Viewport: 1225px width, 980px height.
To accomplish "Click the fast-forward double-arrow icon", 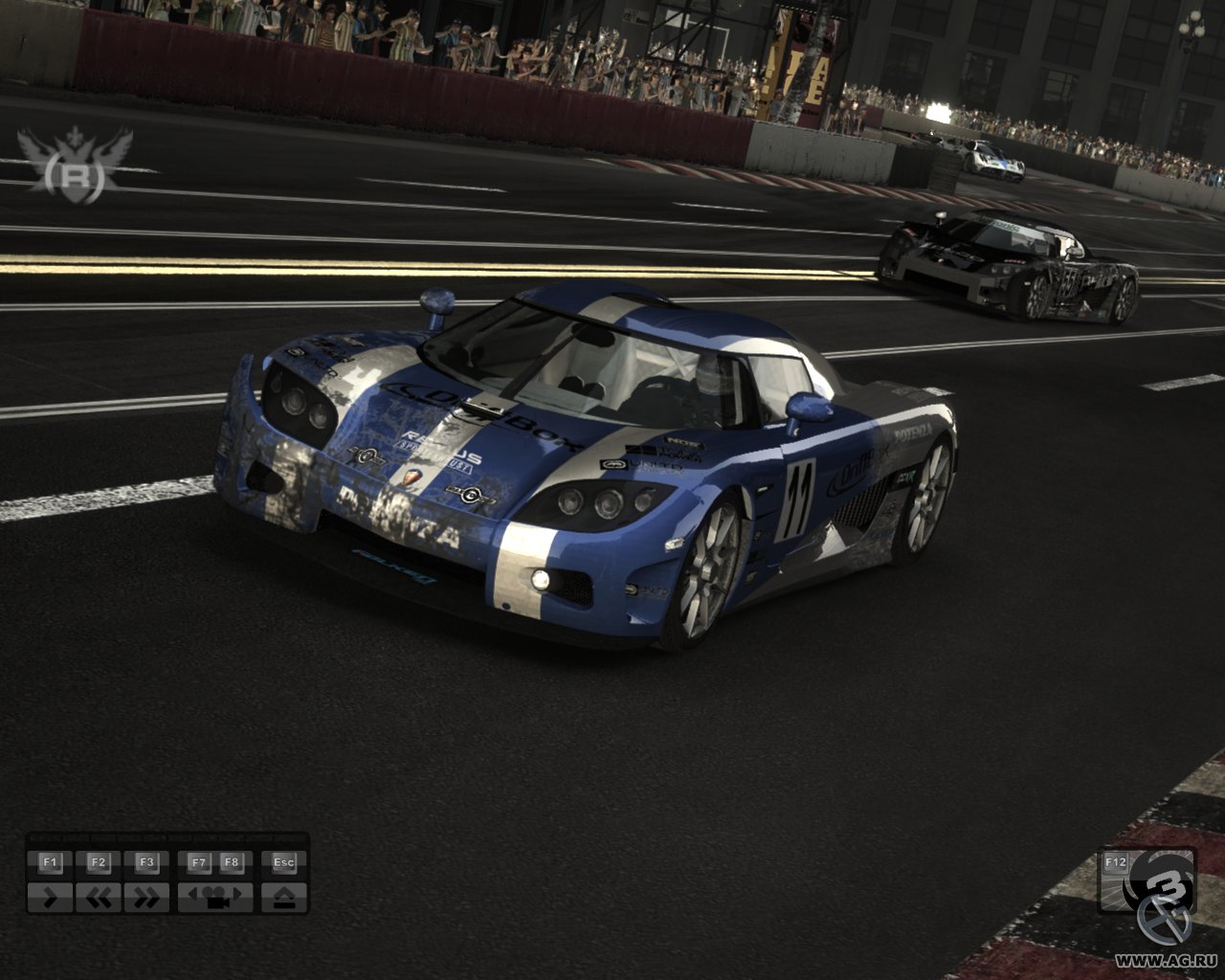I will click(x=147, y=897).
